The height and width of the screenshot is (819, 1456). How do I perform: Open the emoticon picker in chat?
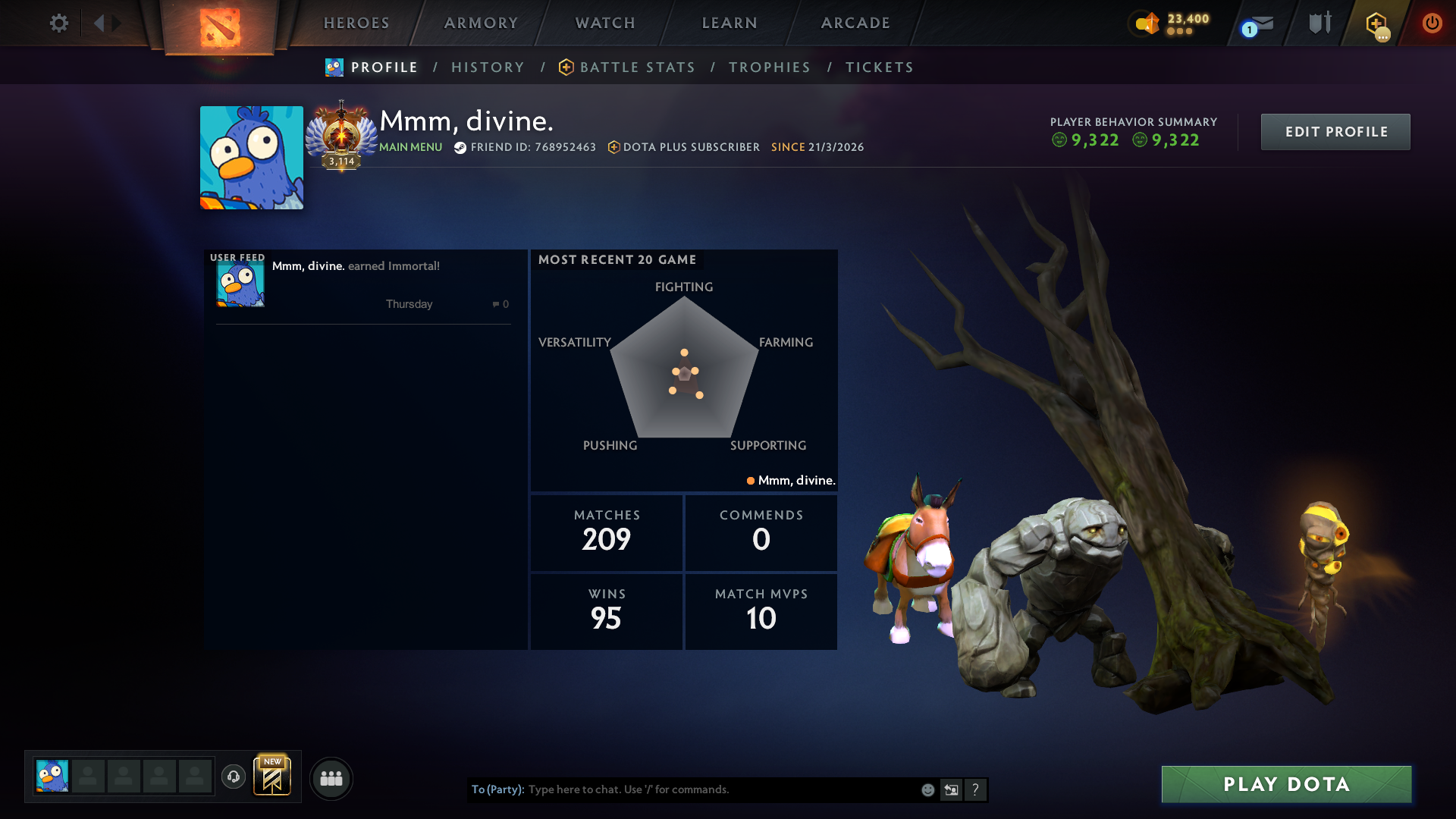(x=927, y=789)
